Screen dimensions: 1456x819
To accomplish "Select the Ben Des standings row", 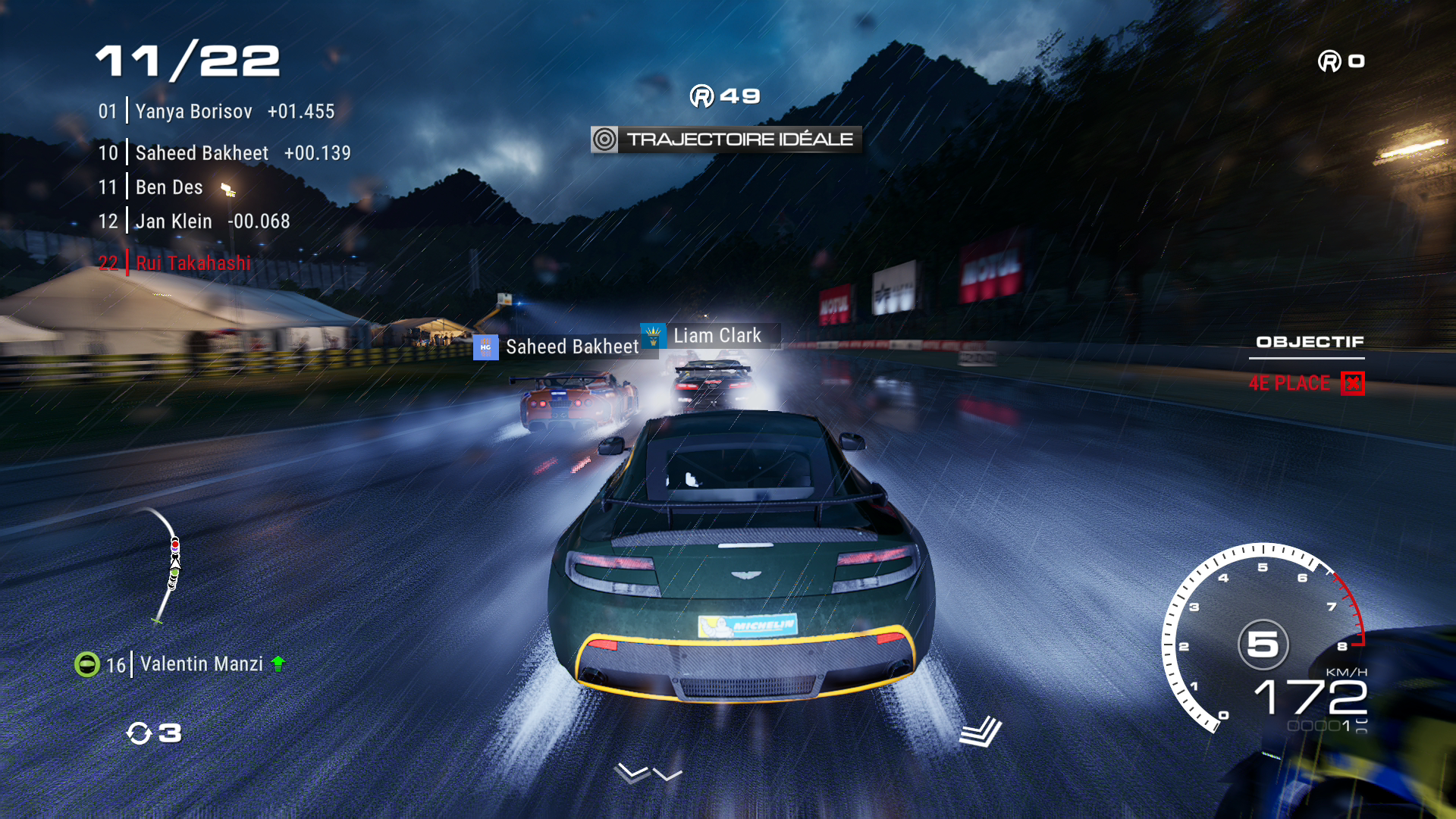I will [168, 187].
